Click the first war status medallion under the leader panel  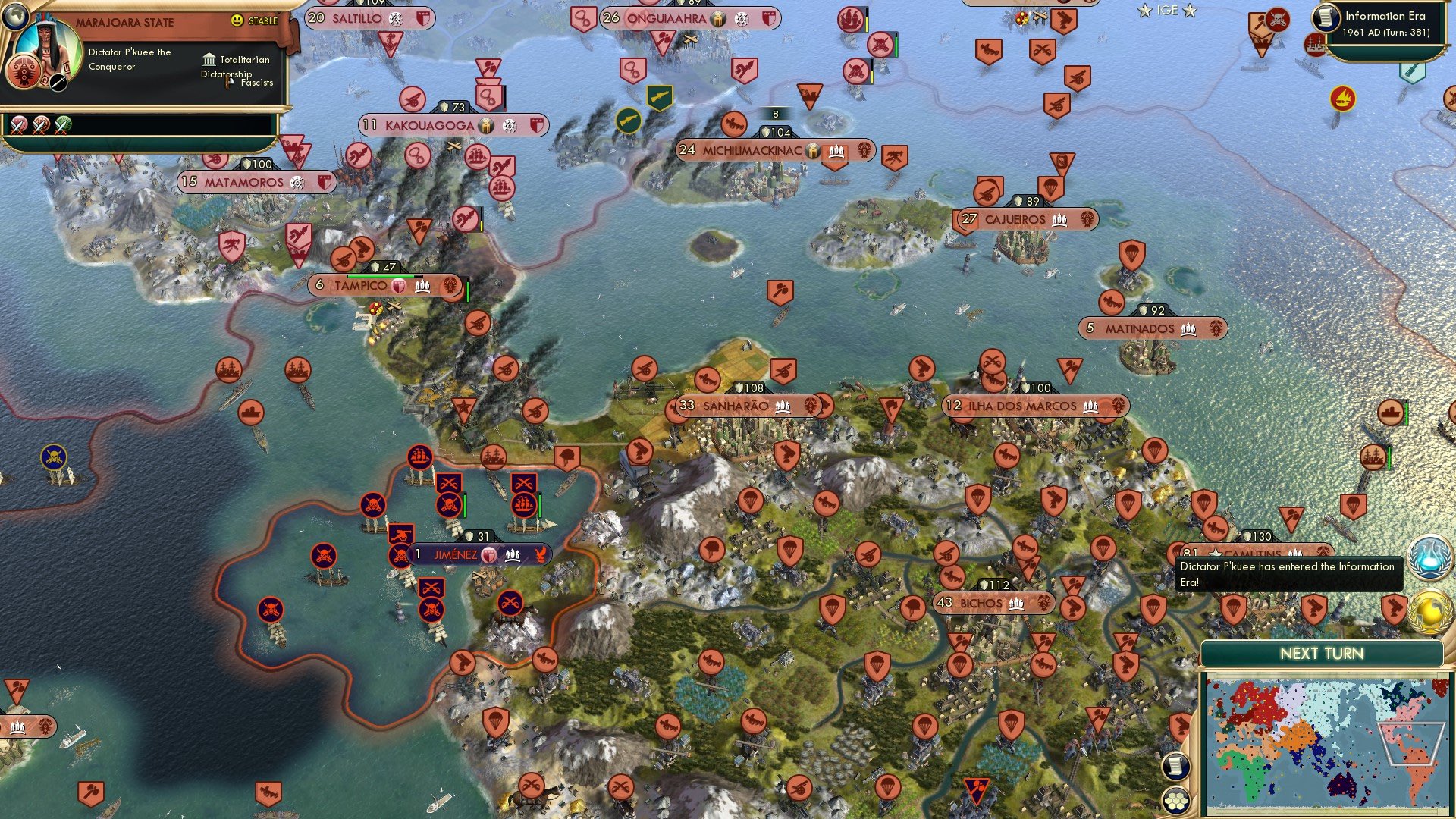click(19, 125)
